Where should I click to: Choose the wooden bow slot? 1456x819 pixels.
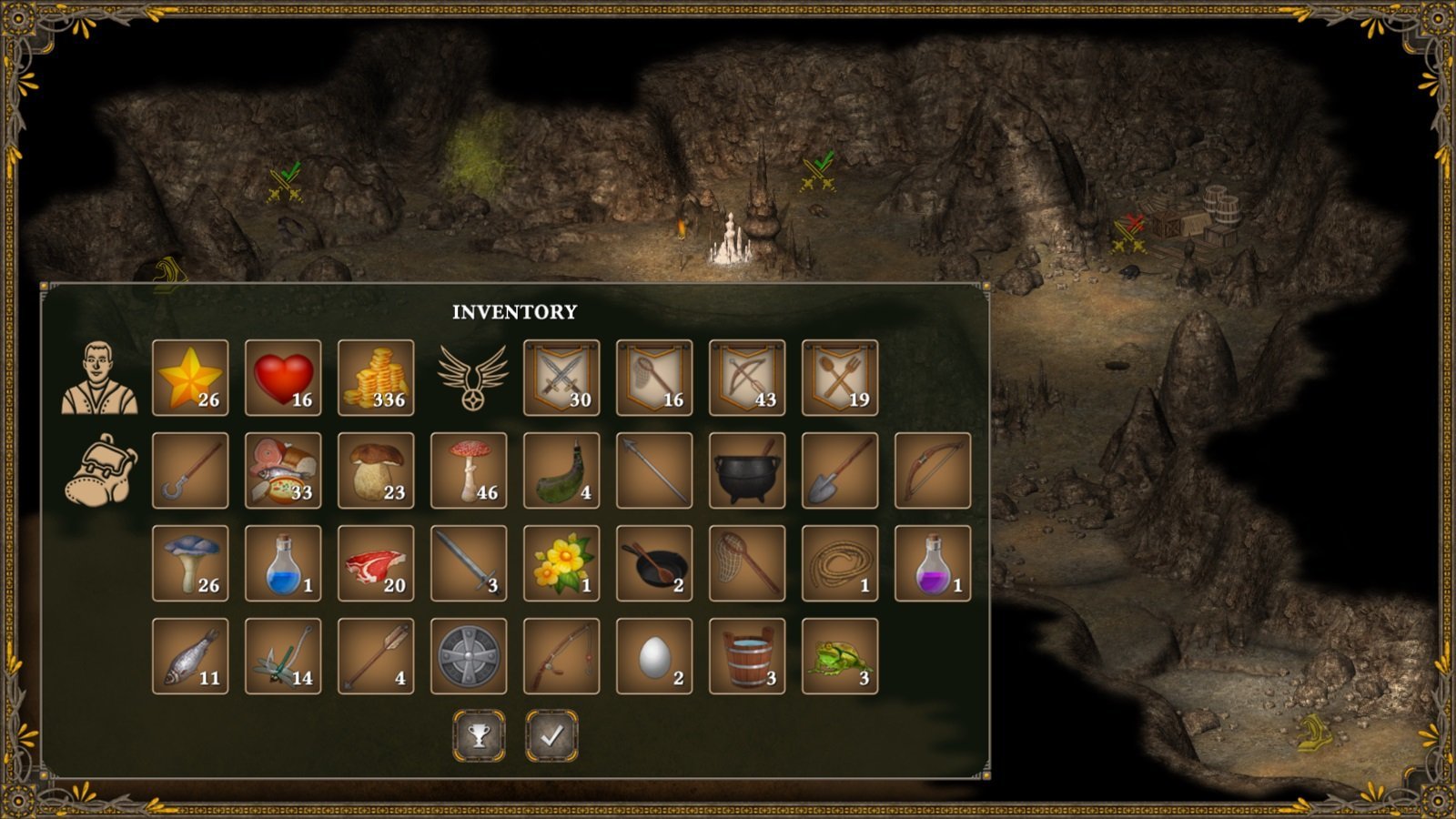coord(933,470)
